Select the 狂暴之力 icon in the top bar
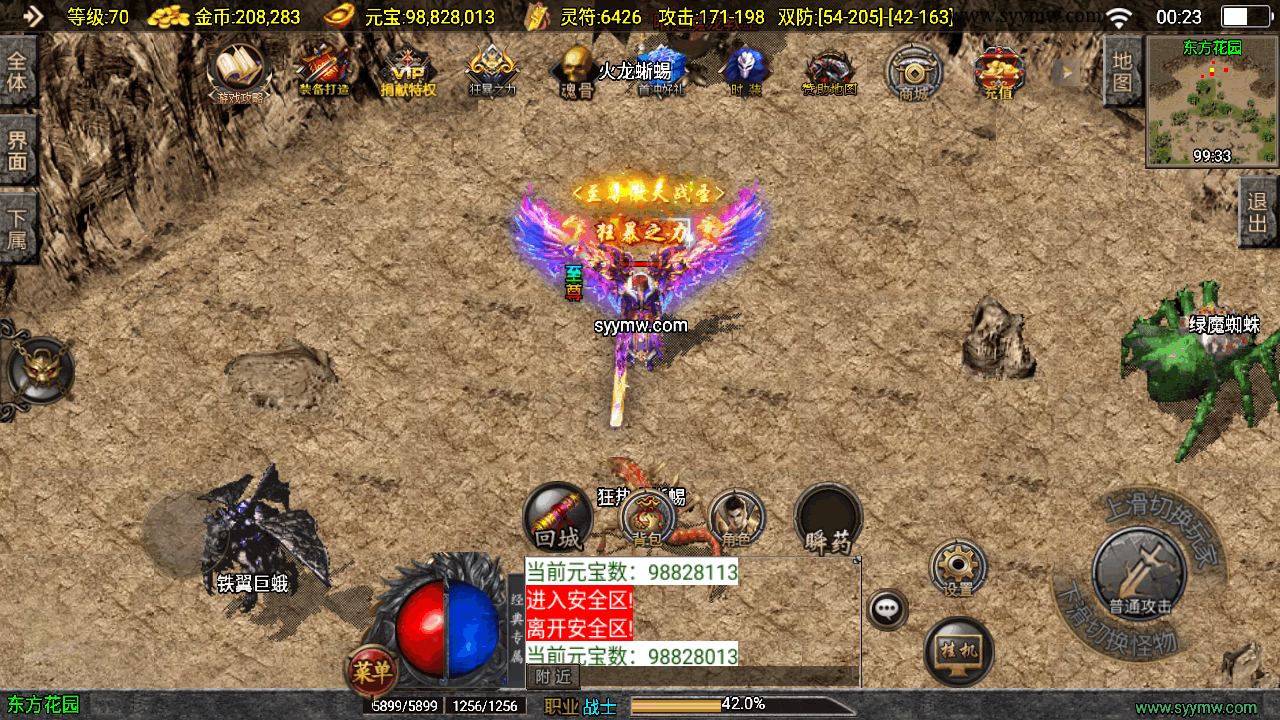 tap(492, 70)
